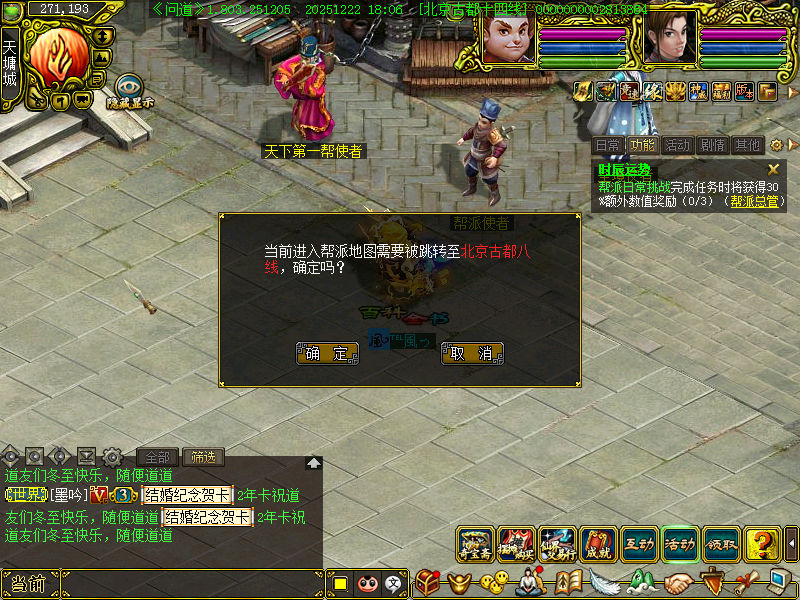
Task: Open the computer system settings icon
Action: [779, 582]
